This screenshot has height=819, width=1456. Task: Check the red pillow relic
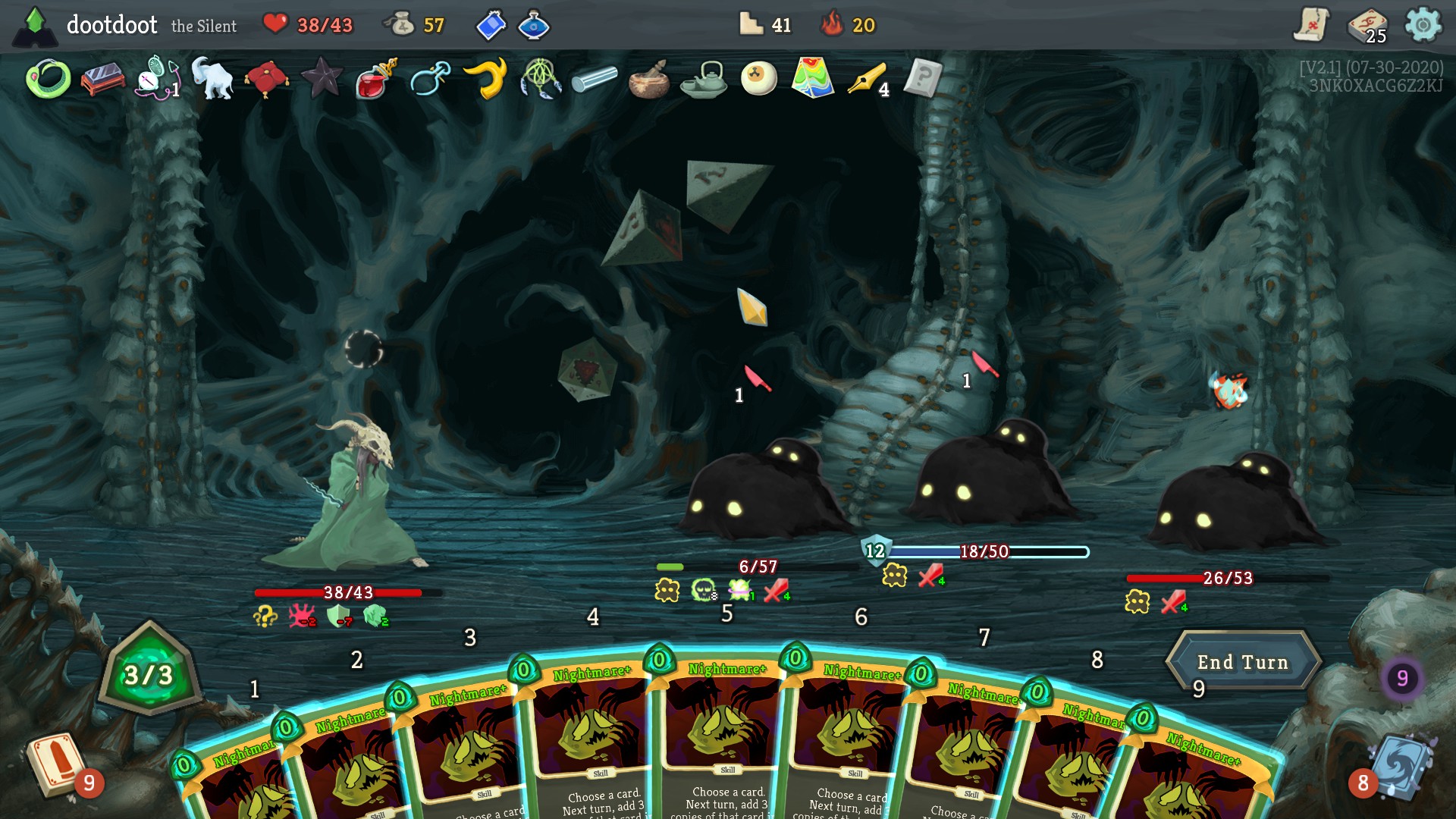point(267,79)
